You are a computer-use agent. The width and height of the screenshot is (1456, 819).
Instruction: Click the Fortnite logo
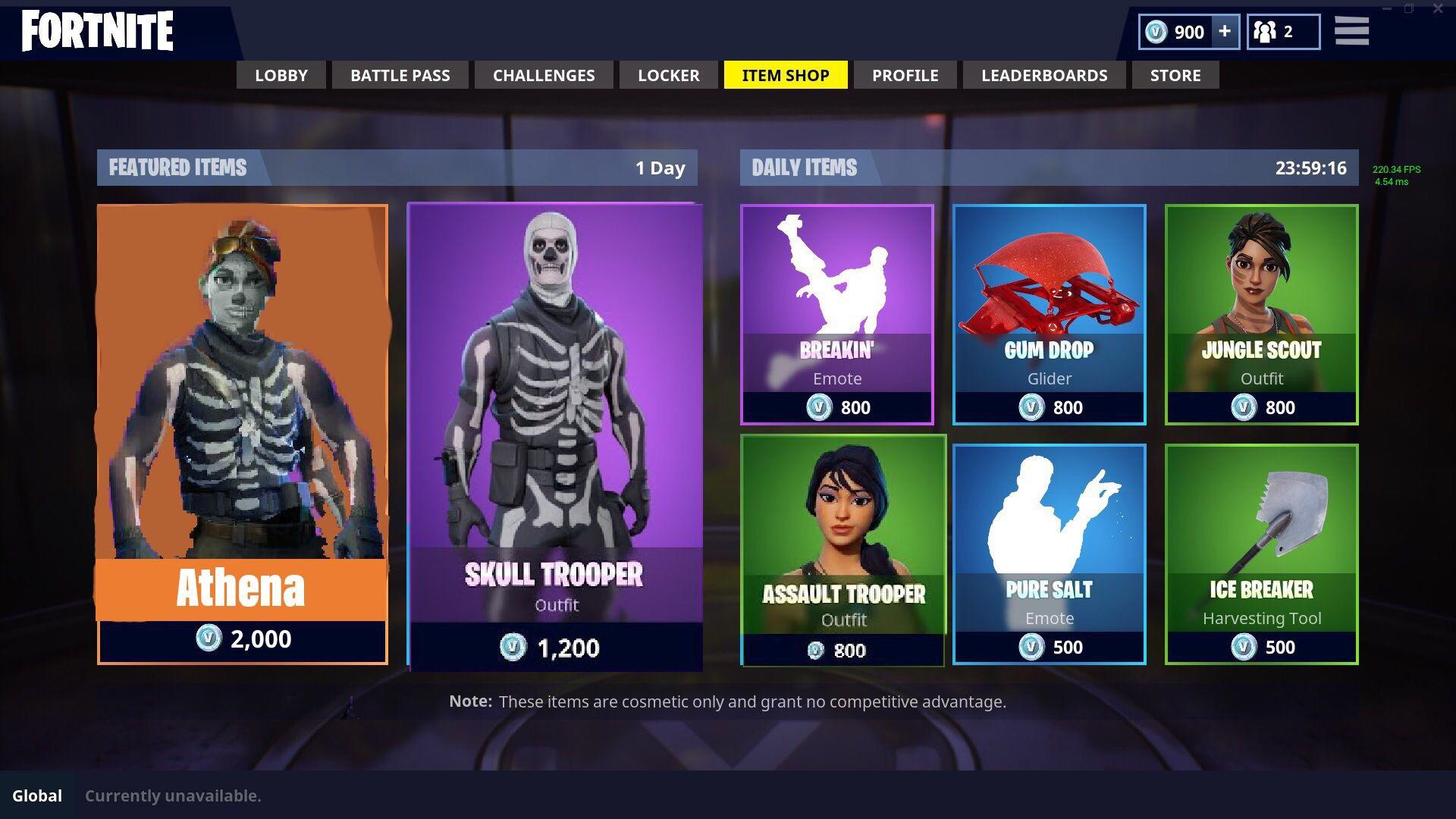[97, 32]
